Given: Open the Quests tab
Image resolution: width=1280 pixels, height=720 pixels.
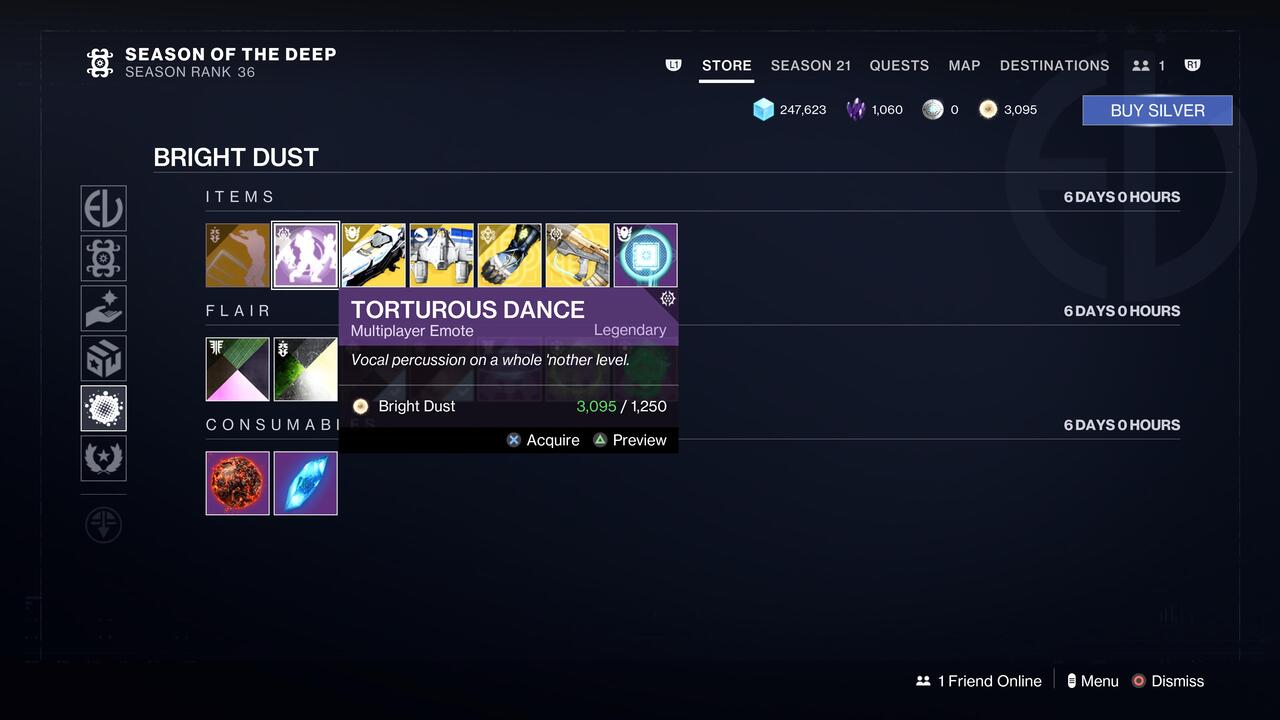Looking at the screenshot, I should click(x=898, y=65).
